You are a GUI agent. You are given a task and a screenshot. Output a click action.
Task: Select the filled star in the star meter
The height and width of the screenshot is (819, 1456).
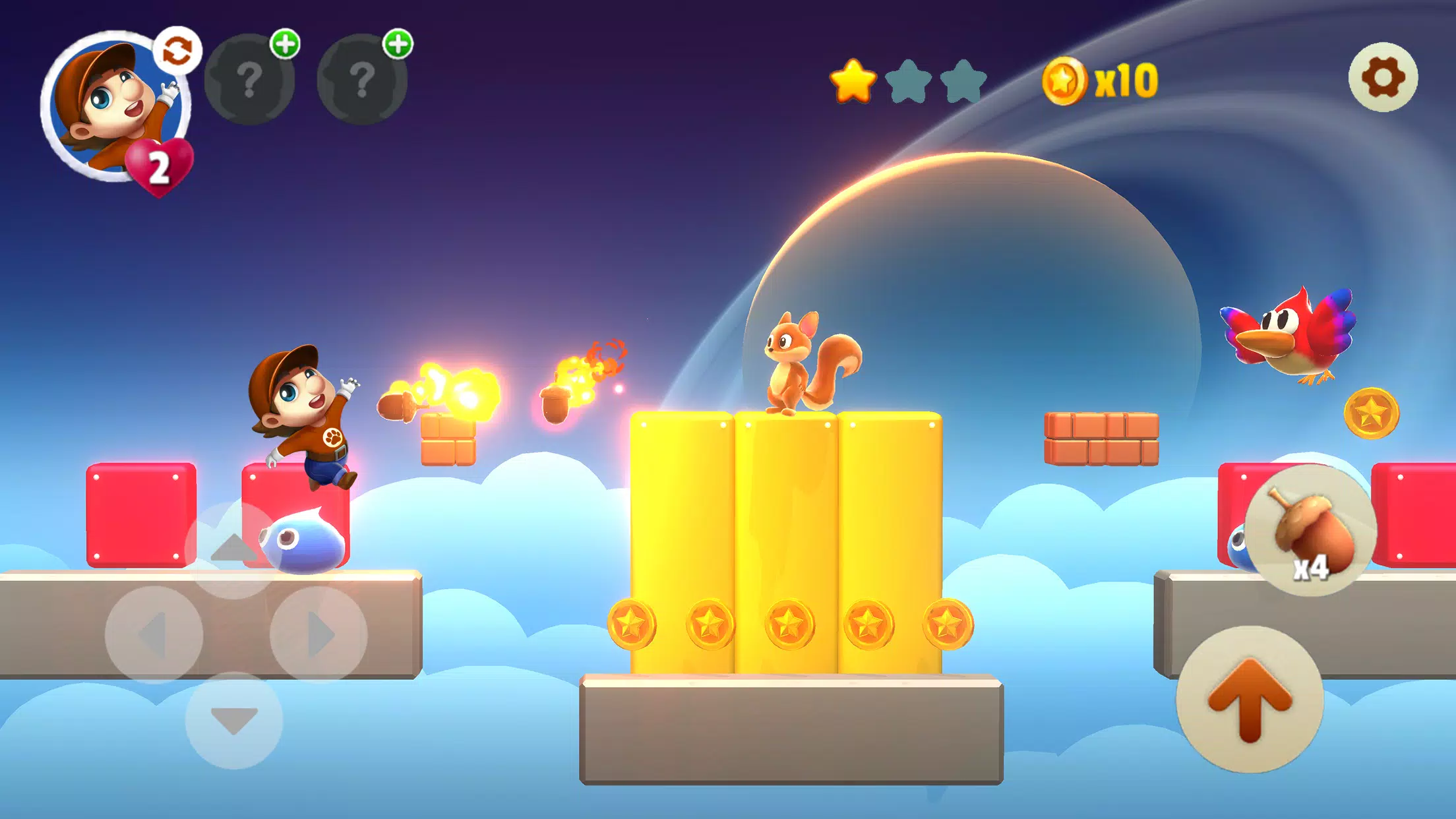852,82
